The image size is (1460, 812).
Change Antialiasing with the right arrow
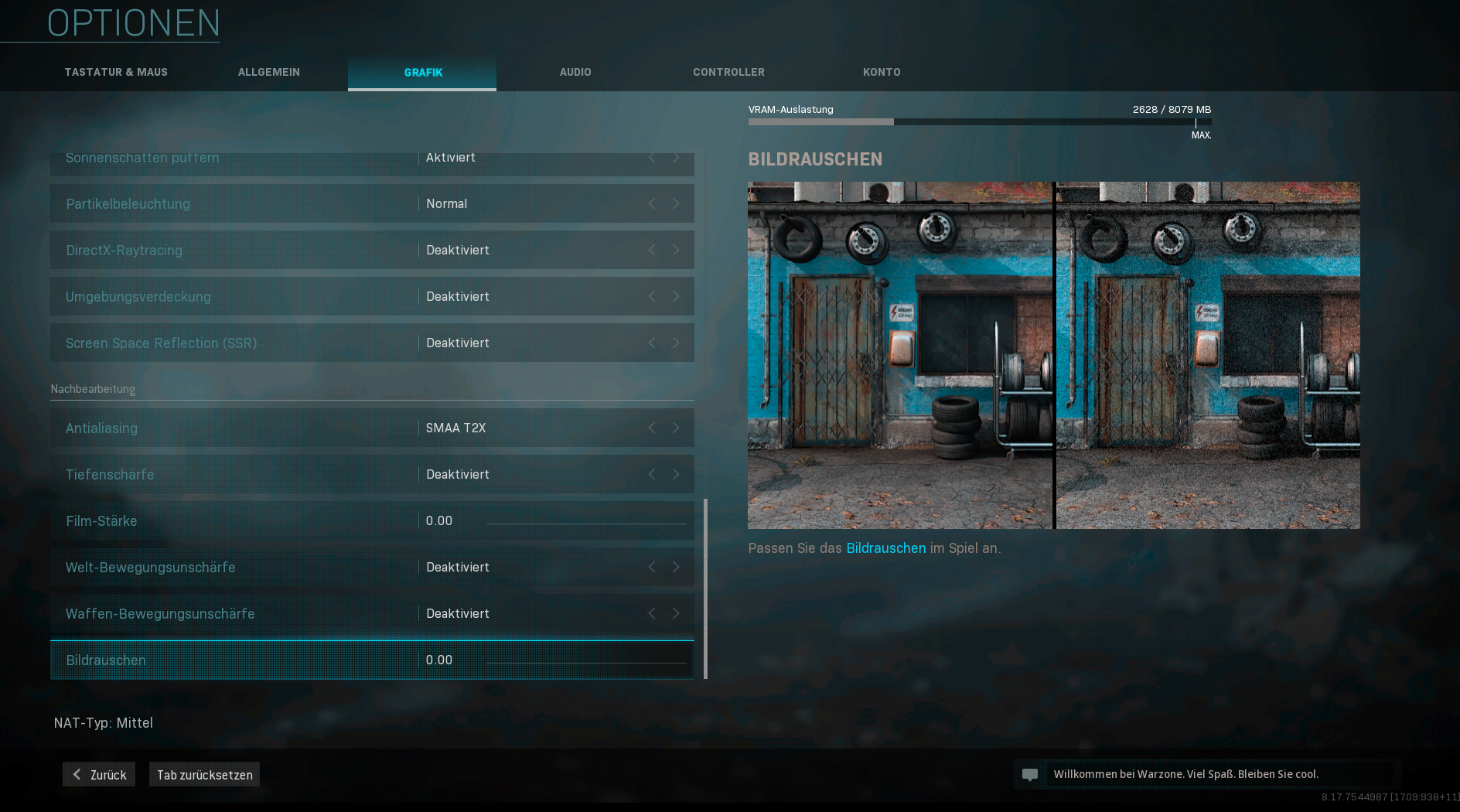click(x=676, y=428)
